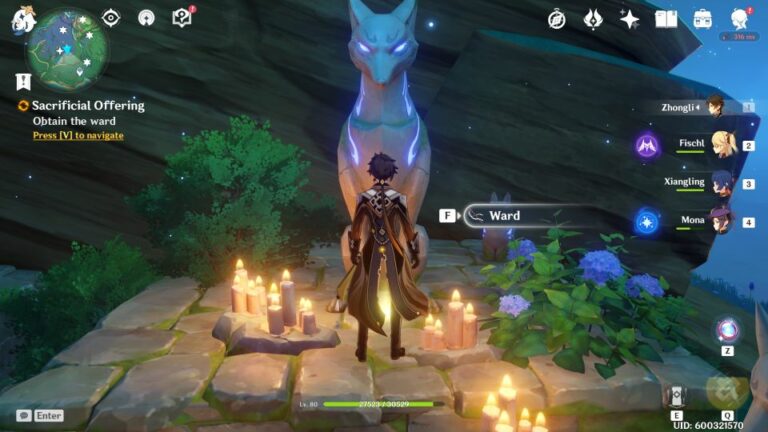Switch to party member Mona

720,220
